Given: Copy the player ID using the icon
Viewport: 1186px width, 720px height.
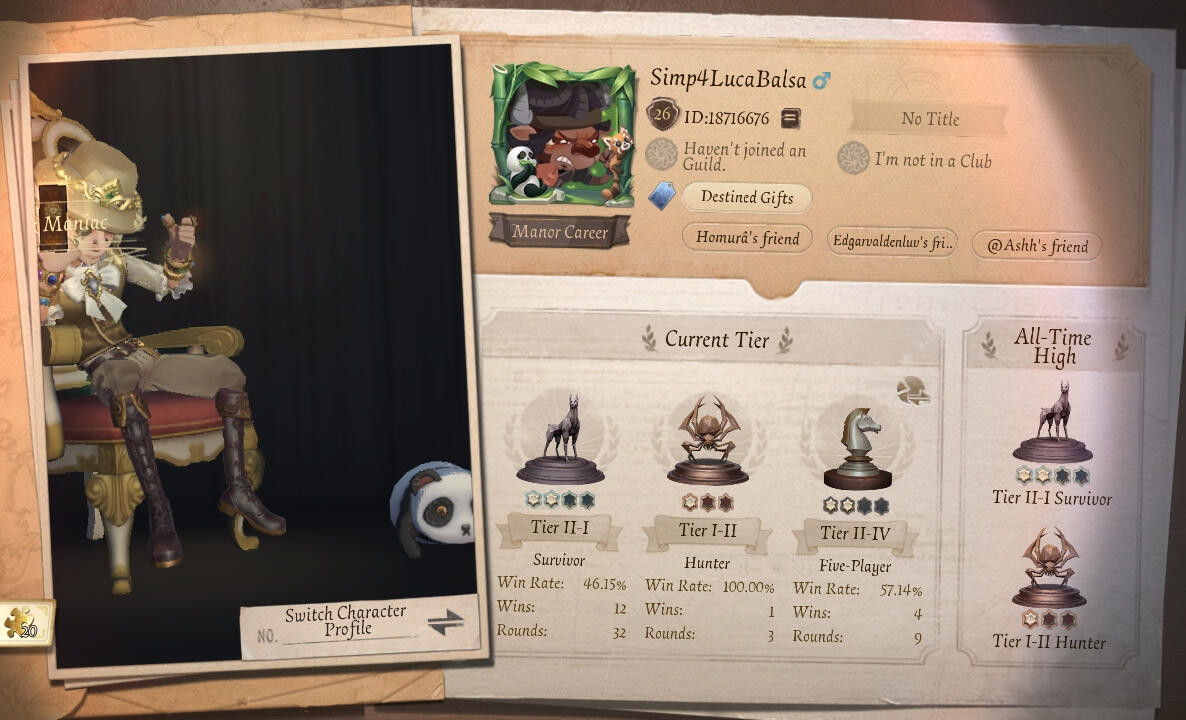Looking at the screenshot, I should tap(790, 118).
